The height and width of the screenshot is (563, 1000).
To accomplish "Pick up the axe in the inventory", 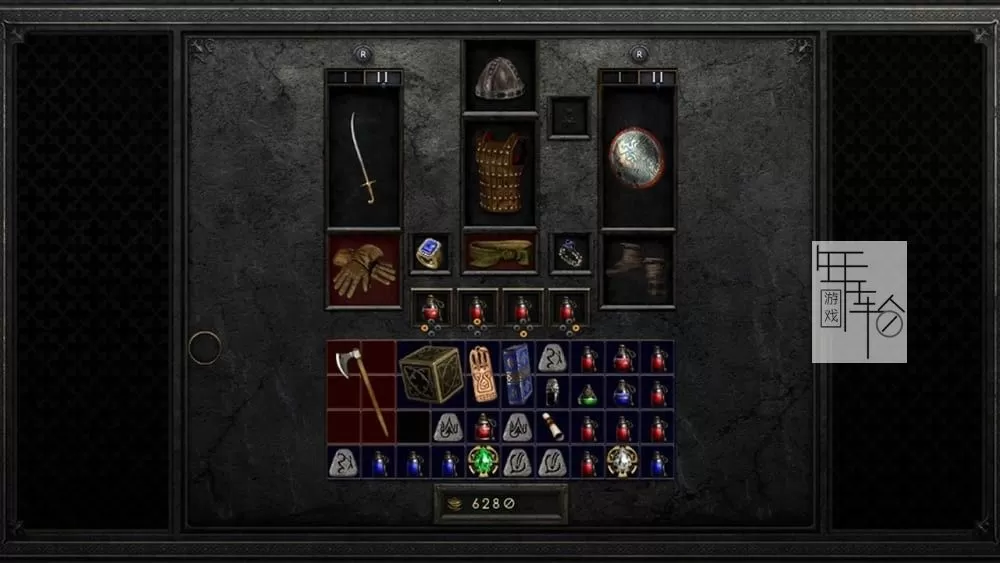I will click(362, 390).
